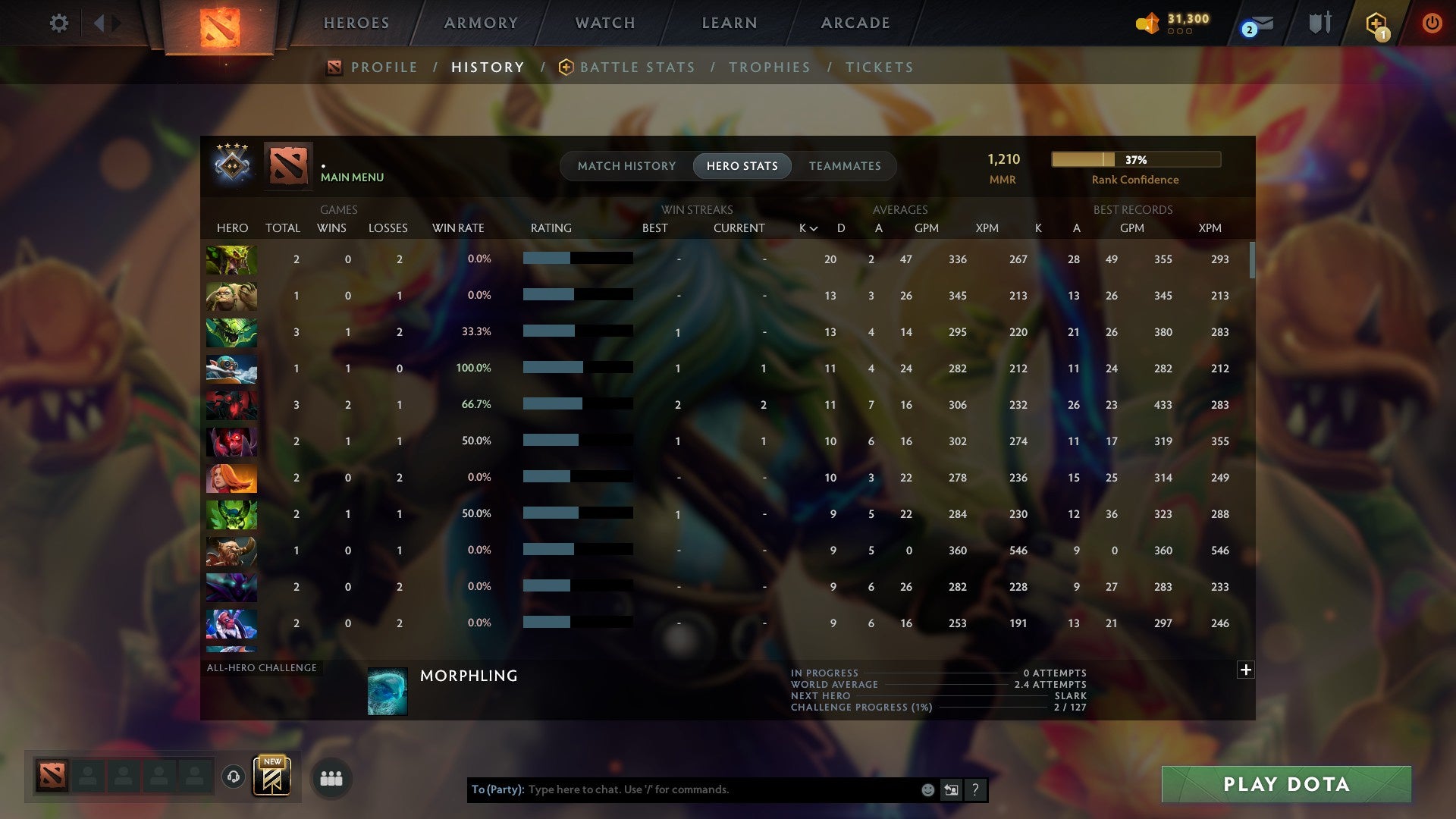Open the K column sort dropdown
Viewport: 1456px width, 819px height.
pos(806,227)
